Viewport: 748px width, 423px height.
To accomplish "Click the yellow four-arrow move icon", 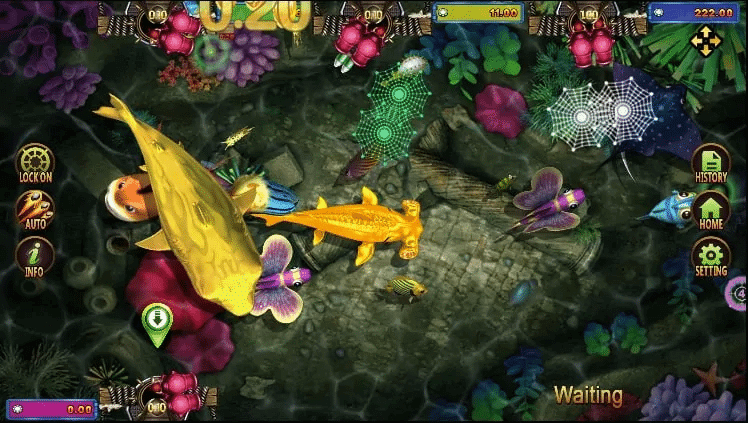I will coord(706,41).
